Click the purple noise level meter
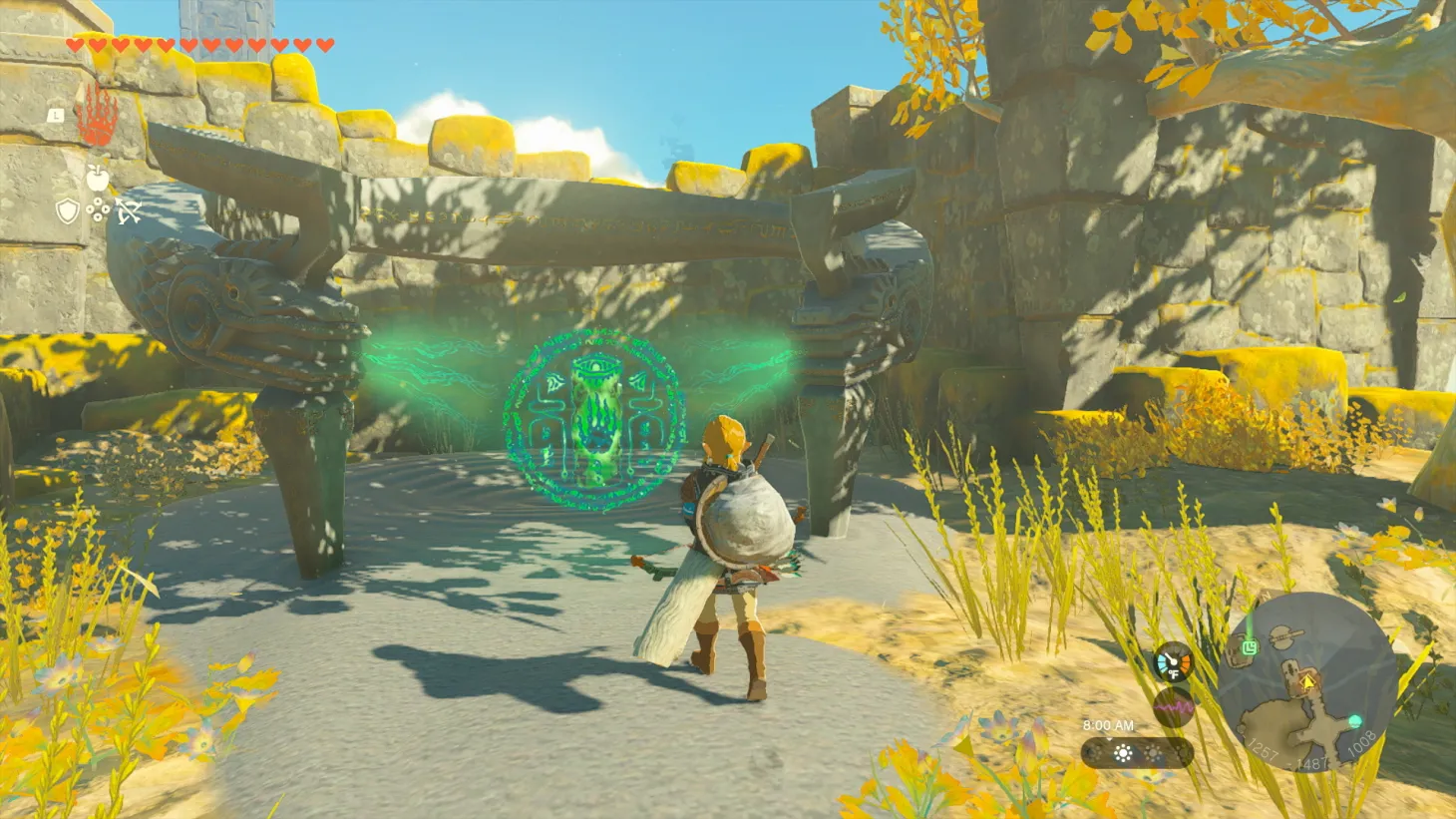This screenshot has height=819, width=1456. tap(1173, 708)
